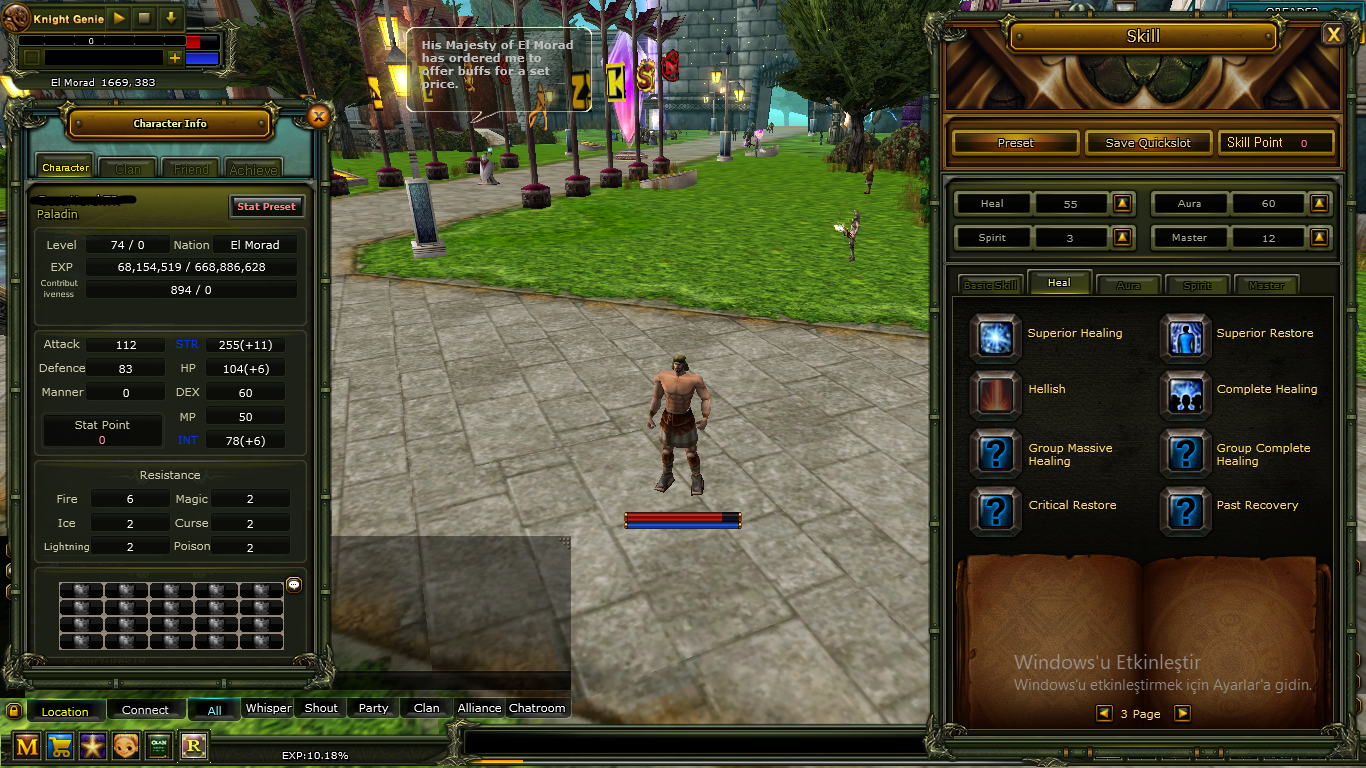The height and width of the screenshot is (768, 1366).
Task: Open the Achieve tab
Action: (253, 169)
